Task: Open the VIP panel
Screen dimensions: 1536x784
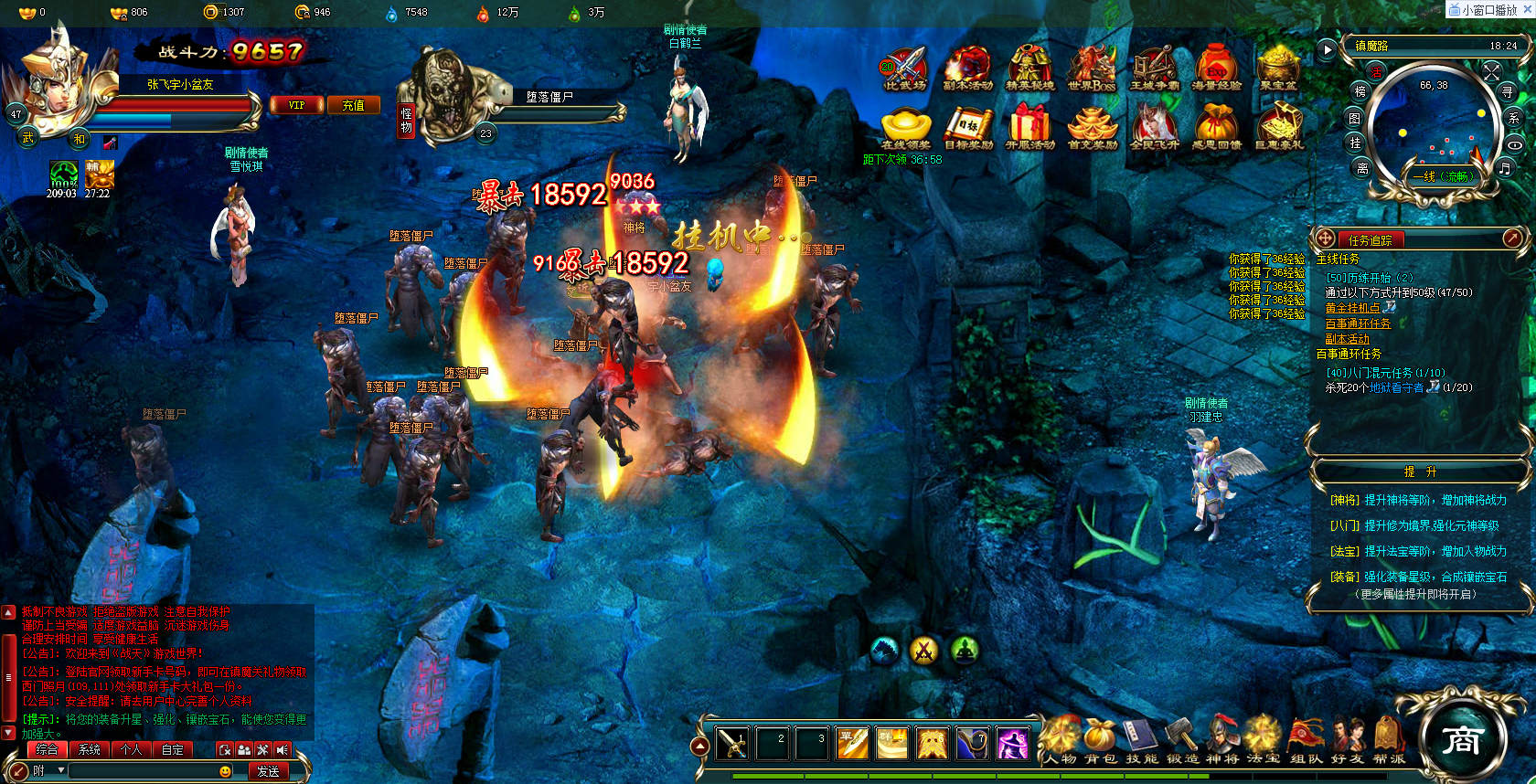Action: tap(297, 105)
